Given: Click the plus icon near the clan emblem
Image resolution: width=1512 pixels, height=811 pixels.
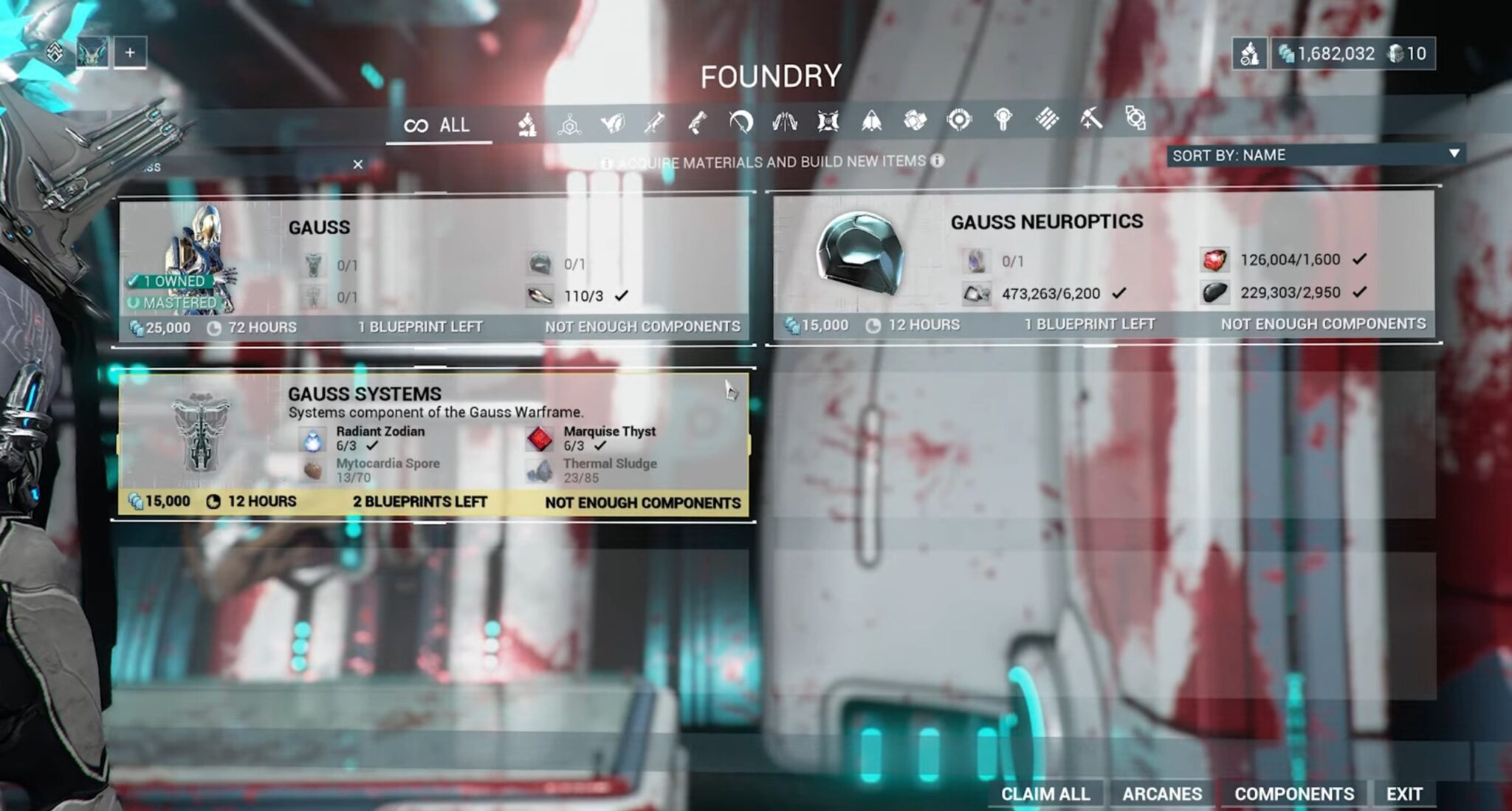Looking at the screenshot, I should [x=131, y=52].
